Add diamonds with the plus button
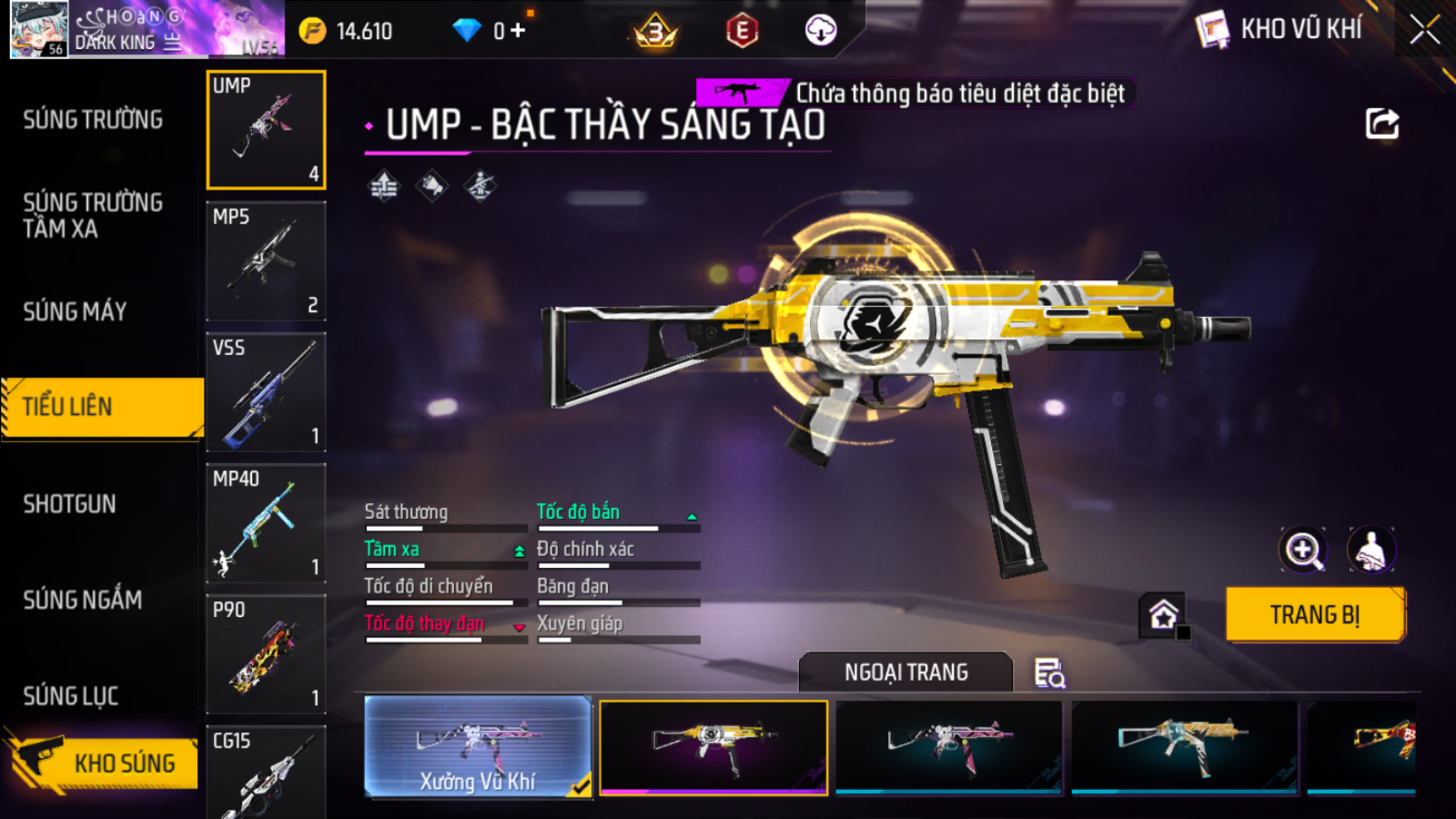The image size is (1456, 819). click(518, 31)
